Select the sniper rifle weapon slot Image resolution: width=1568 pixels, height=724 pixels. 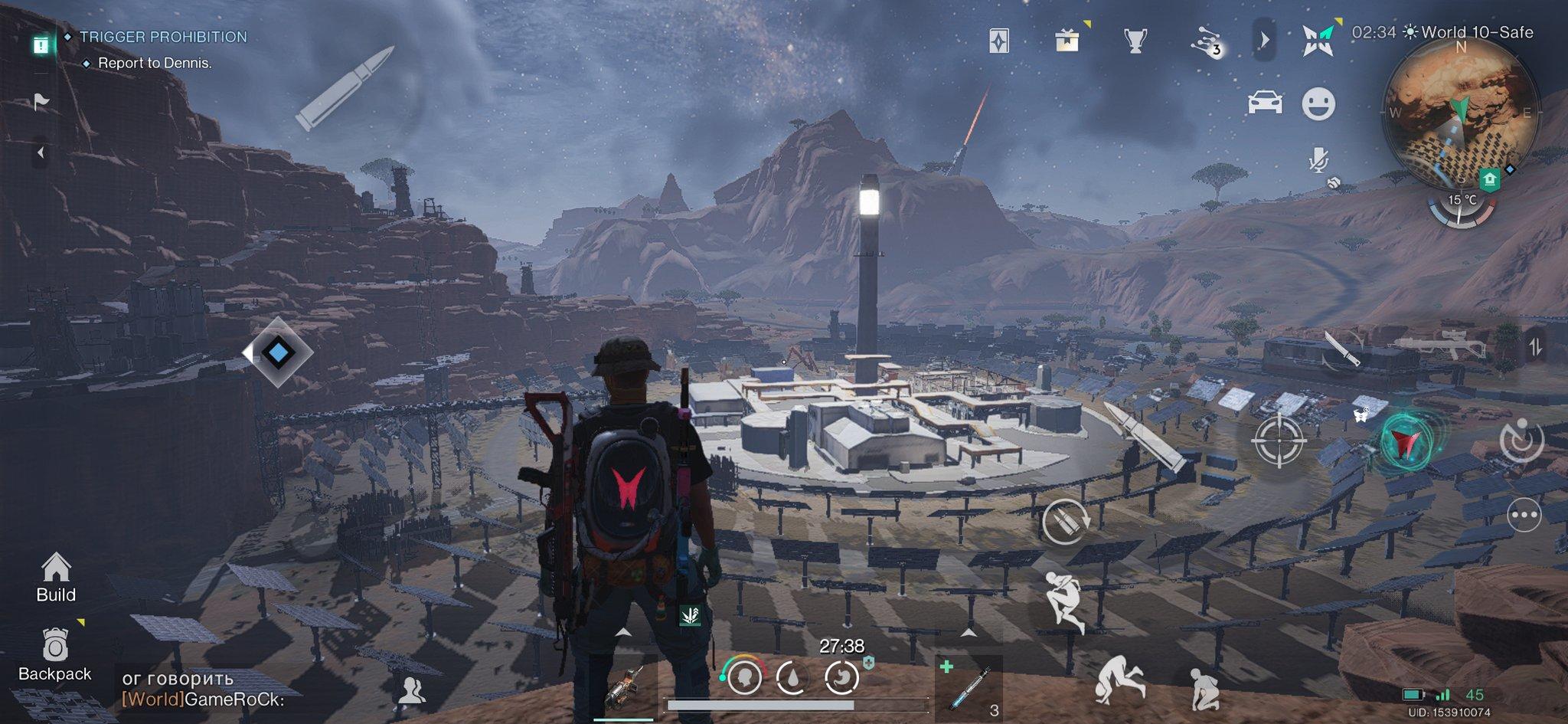tap(1438, 346)
